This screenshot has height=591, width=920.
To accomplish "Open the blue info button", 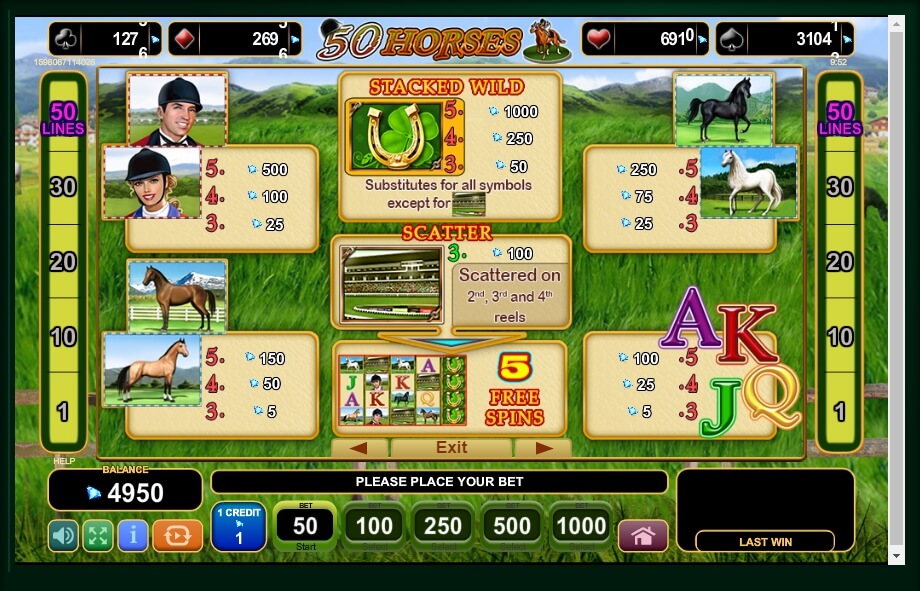I will coord(132,536).
